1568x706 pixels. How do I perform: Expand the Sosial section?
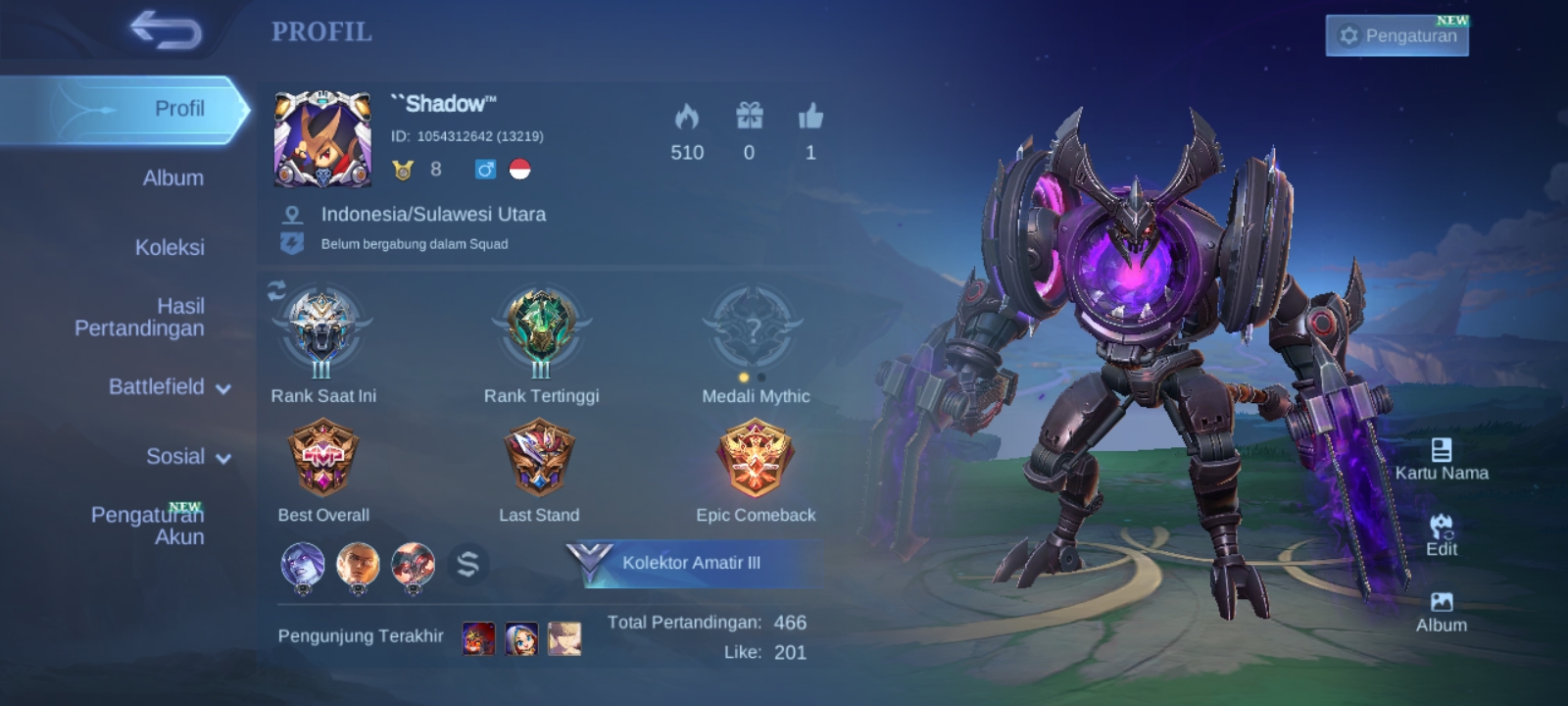[x=187, y=457]
